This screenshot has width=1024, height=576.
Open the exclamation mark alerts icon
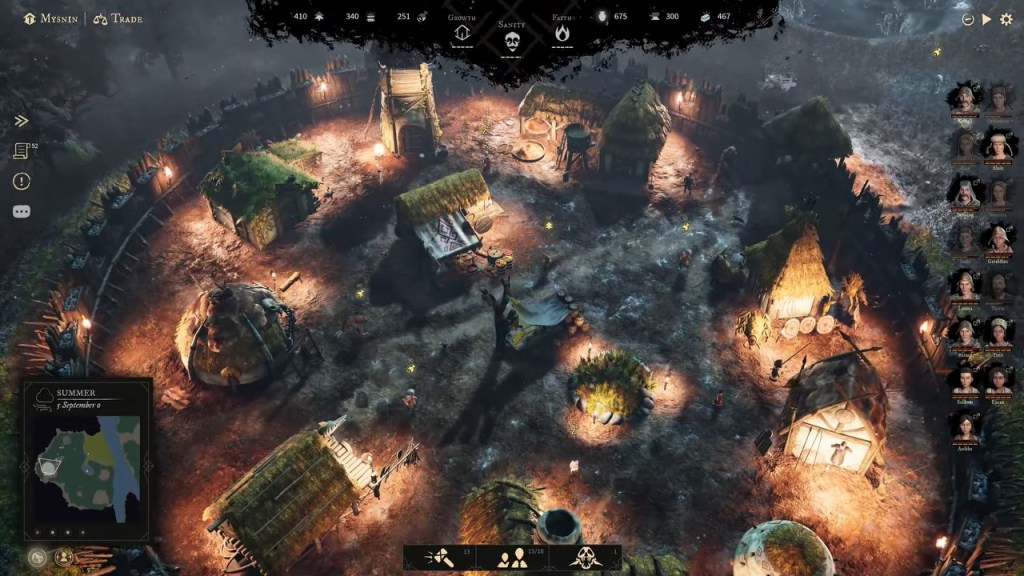[21, 181]
